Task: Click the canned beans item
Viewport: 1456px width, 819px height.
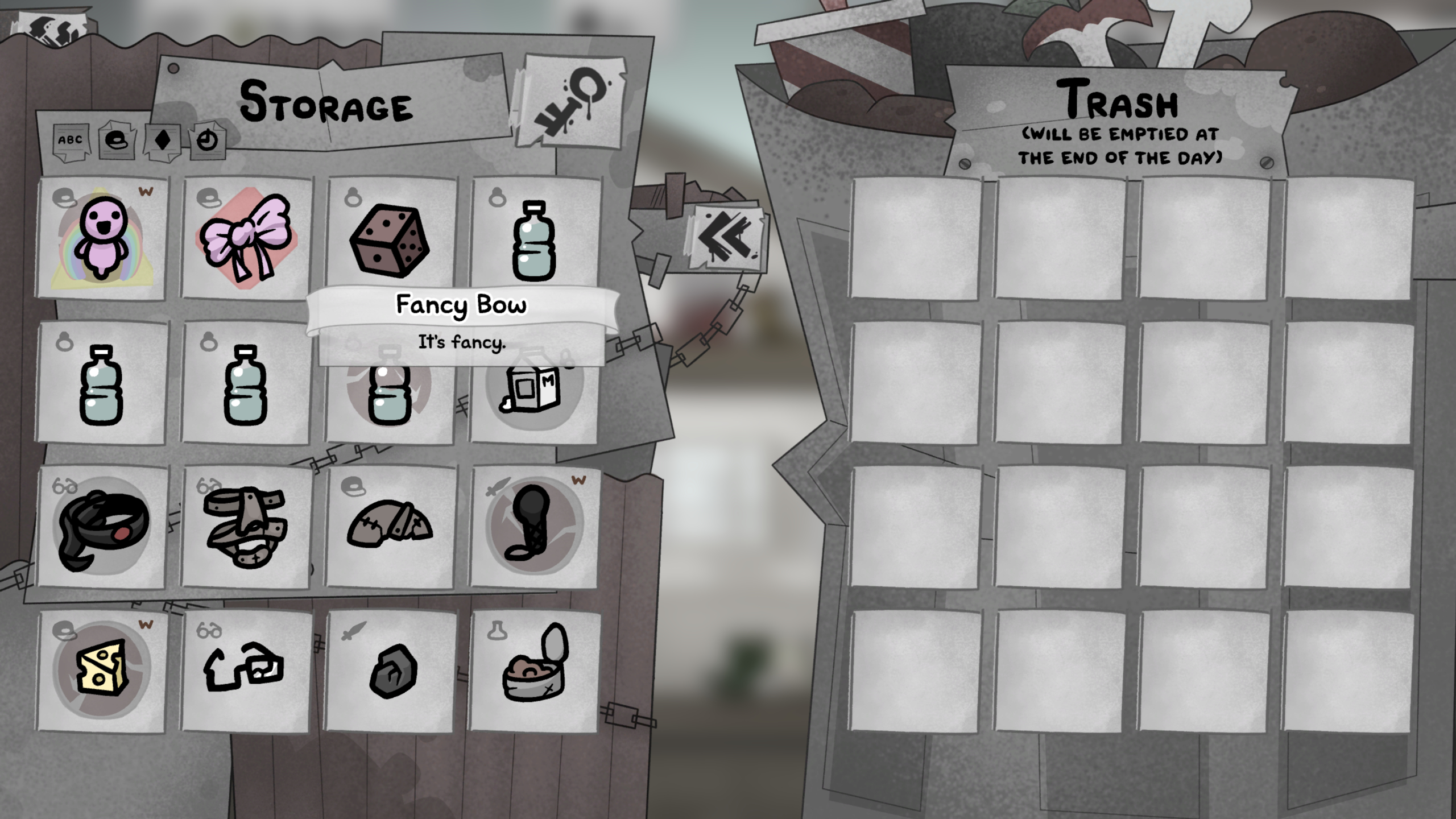Action: coord(535,677)
